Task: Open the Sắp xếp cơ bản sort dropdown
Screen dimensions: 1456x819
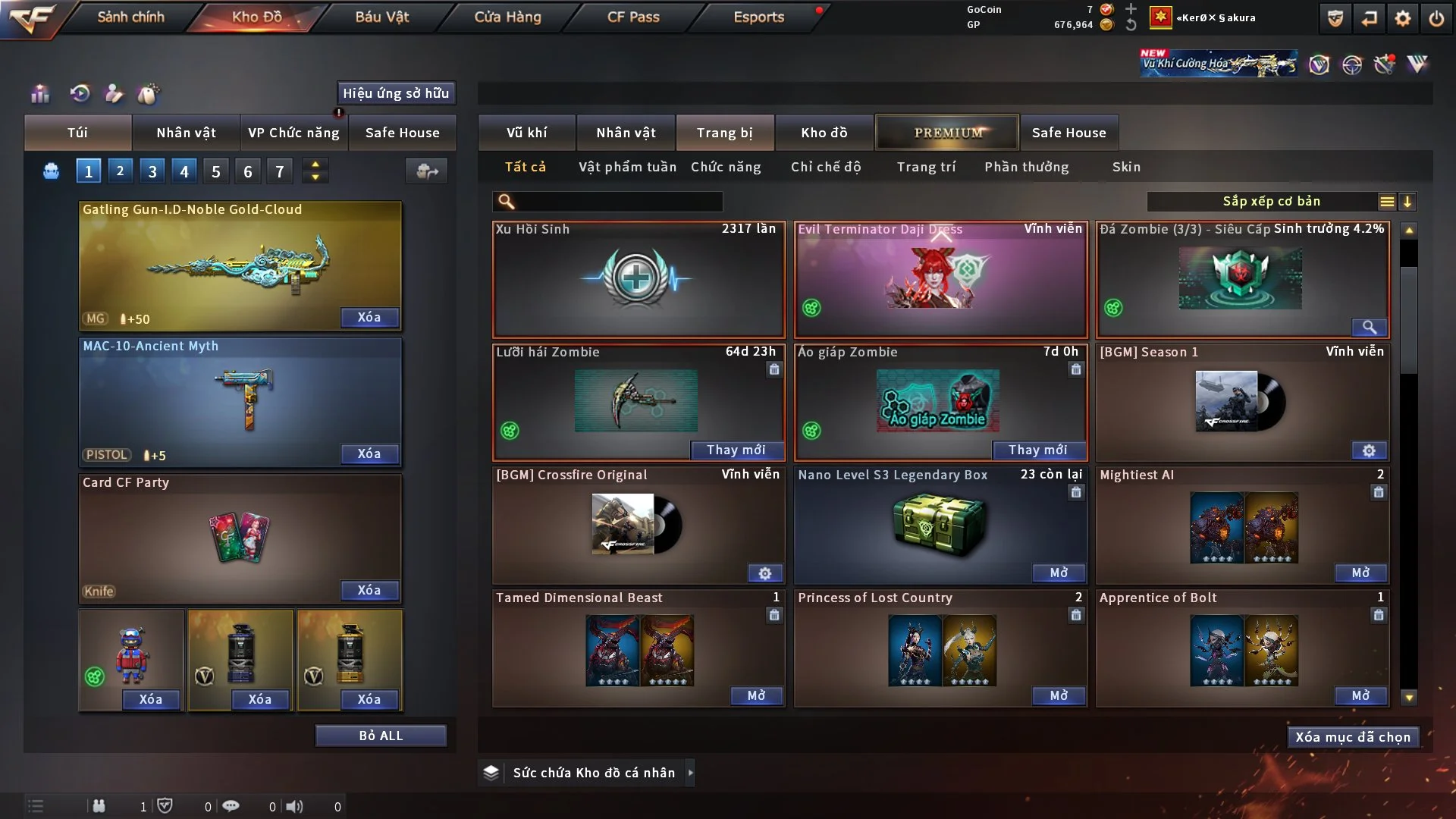Action: [x=1271, y=201]
